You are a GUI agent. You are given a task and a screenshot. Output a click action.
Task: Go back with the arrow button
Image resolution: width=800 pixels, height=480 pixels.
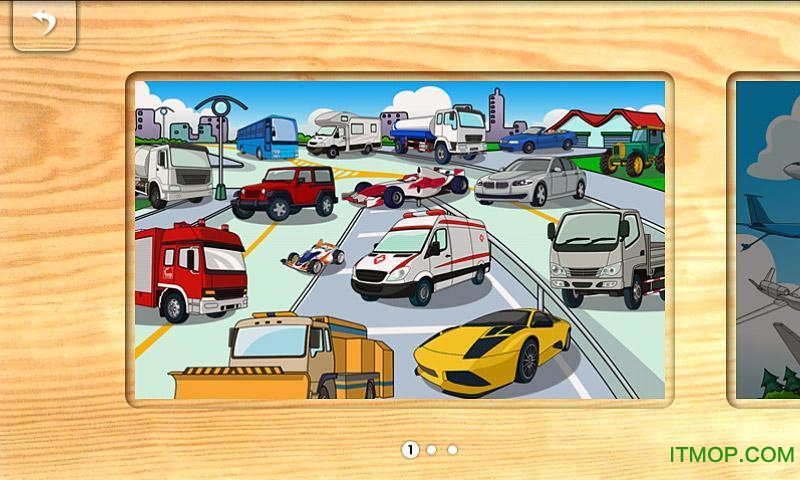44,24
